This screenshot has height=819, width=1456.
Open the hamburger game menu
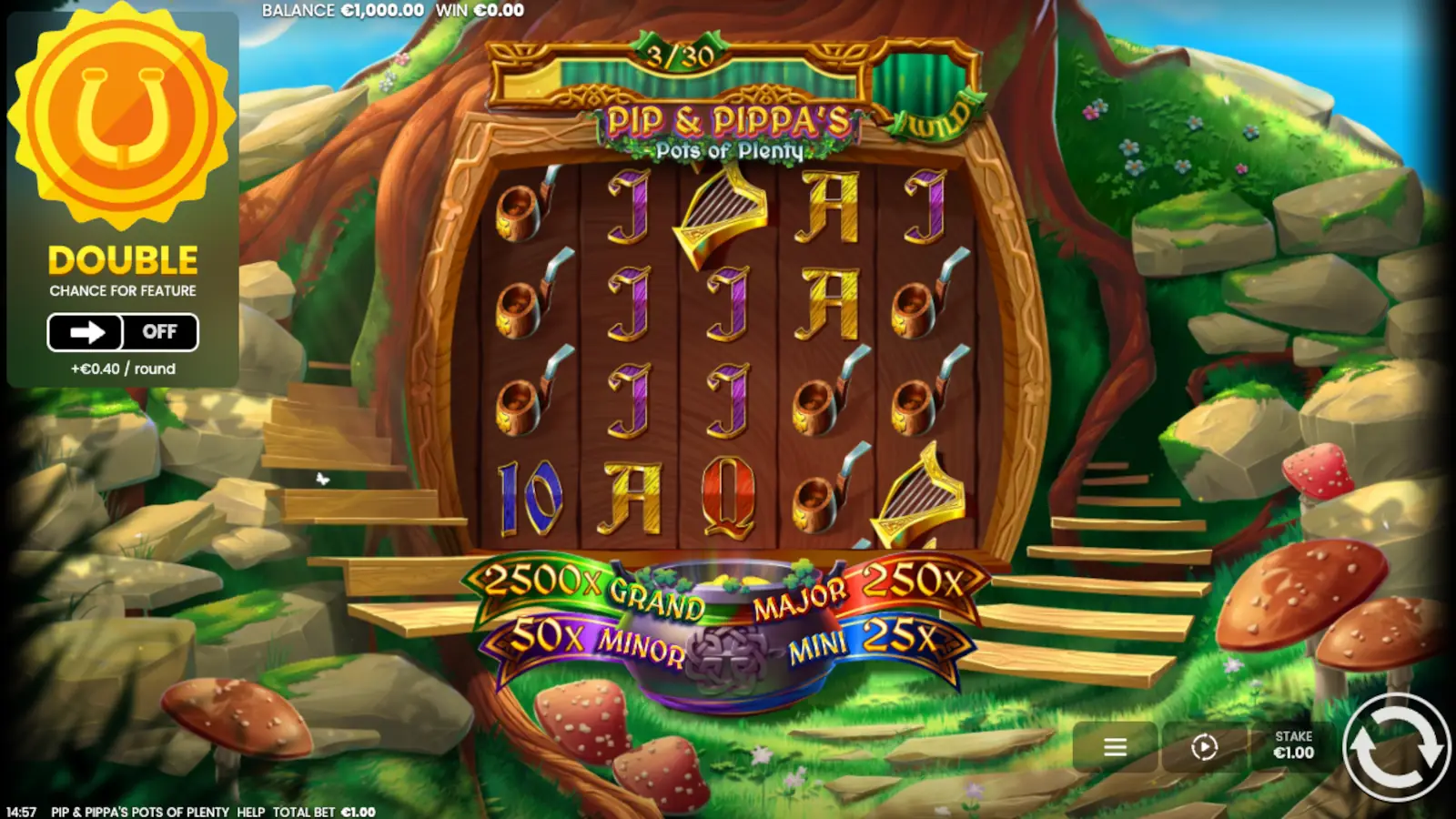(1115, 748)
